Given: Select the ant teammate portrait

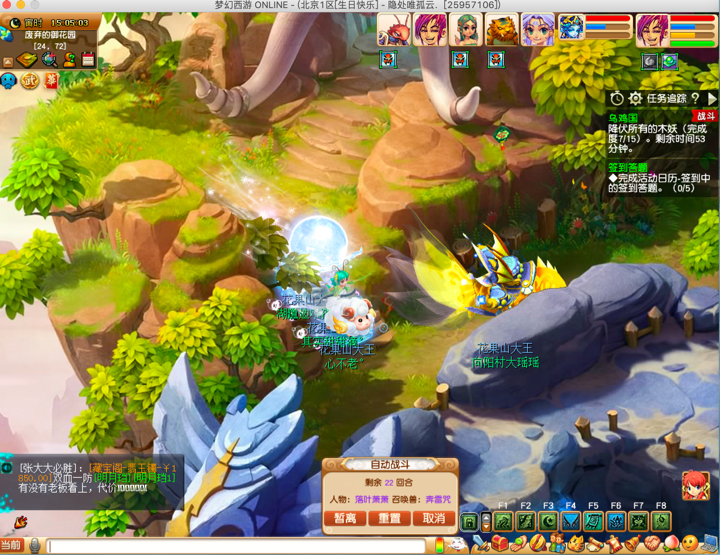Looking at the screenshot, I should click(x=395, y=30).
